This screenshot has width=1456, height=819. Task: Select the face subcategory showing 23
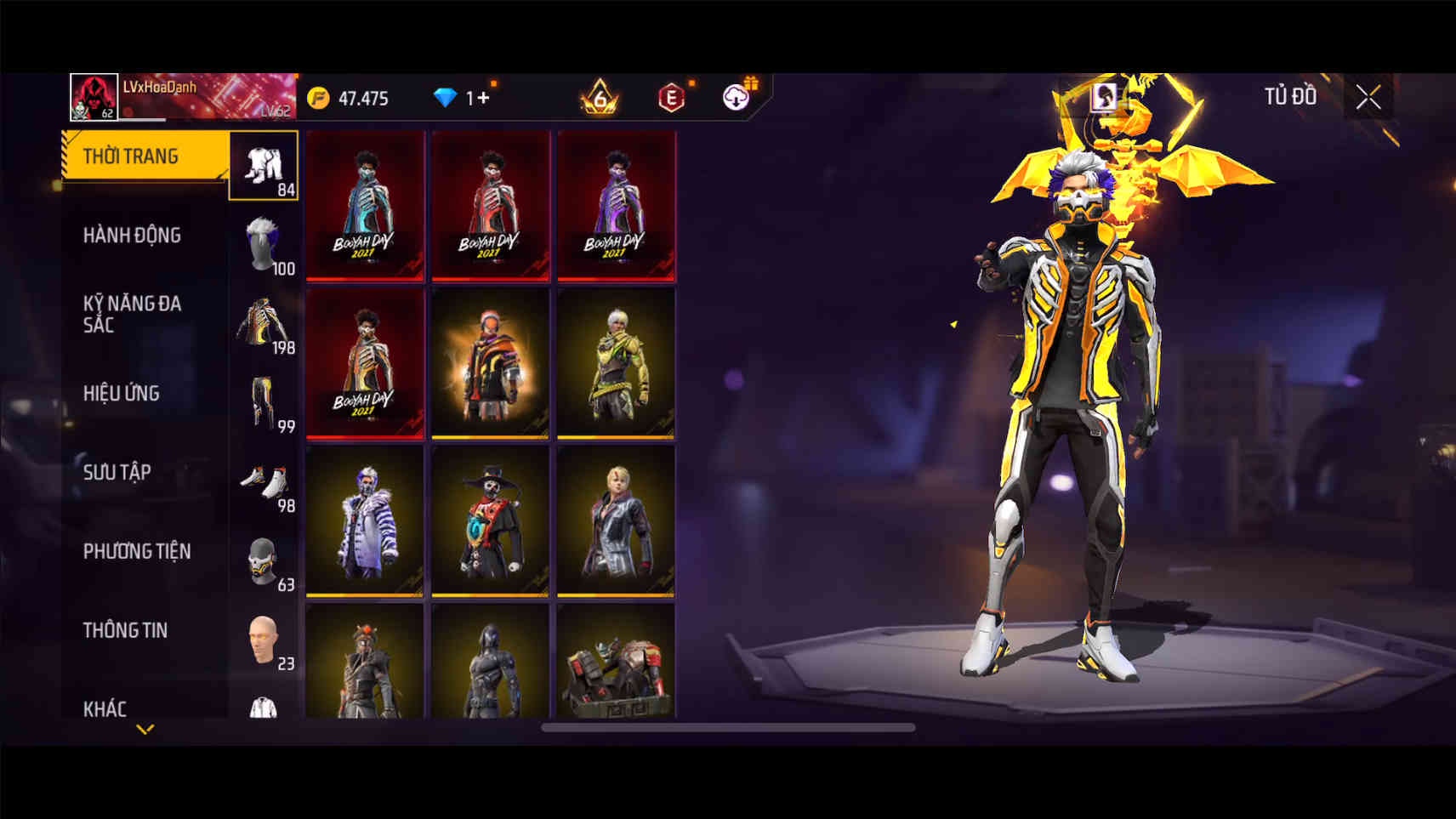[x=264, y=640]
